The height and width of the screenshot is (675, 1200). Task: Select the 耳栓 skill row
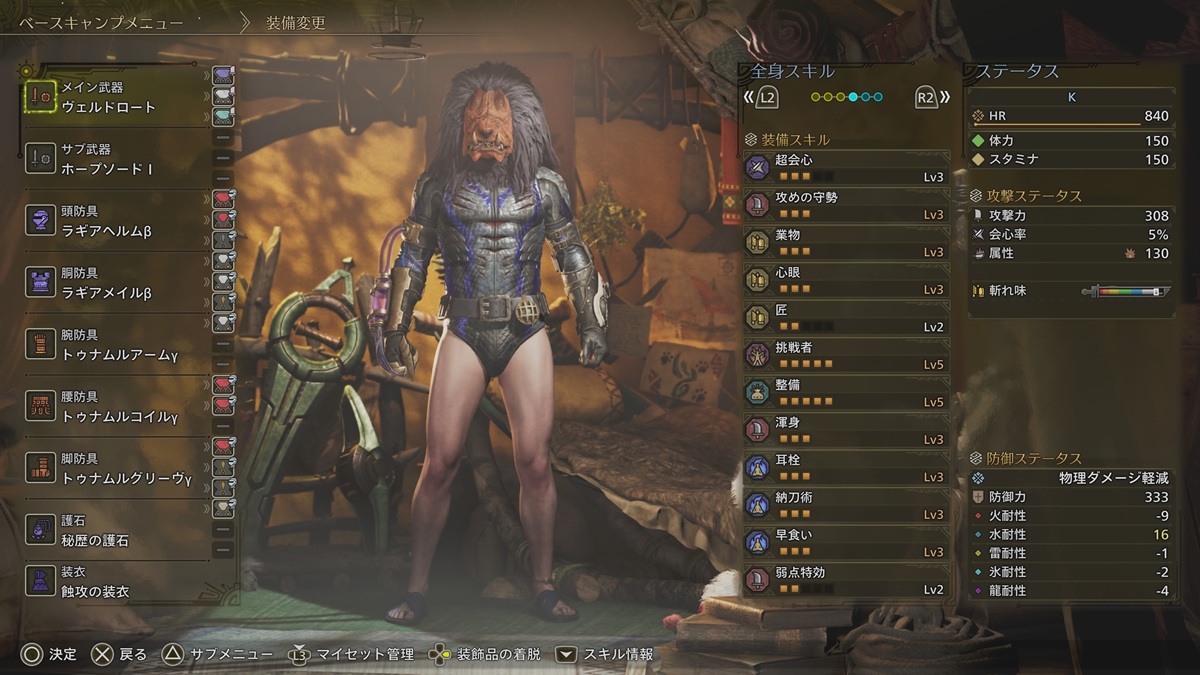point(846,468)
